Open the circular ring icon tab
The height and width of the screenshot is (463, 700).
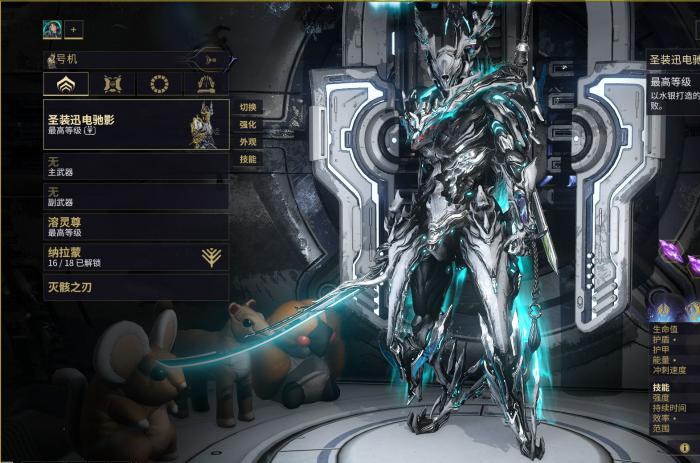(158, 84)
